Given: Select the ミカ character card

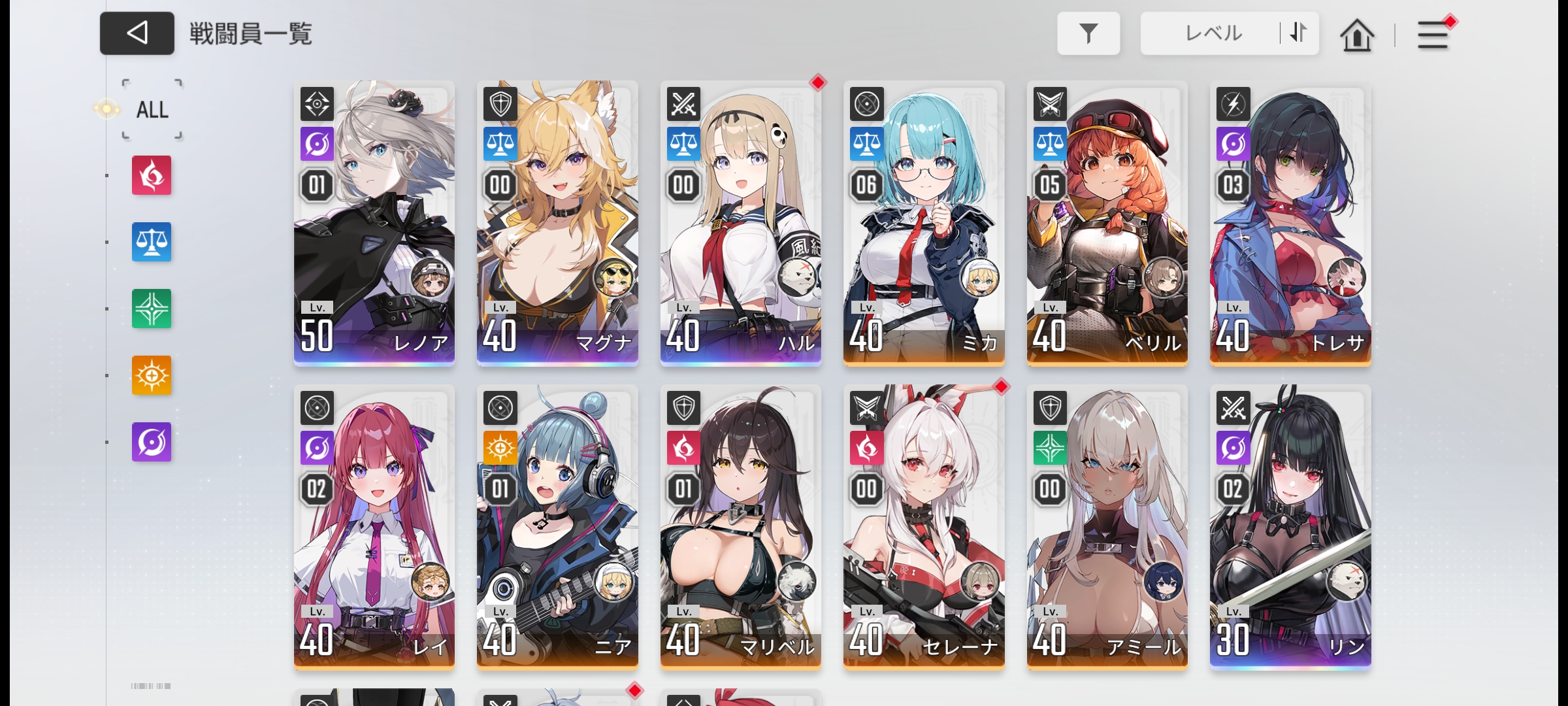Looking at the screenshot, I should coord(924,222).
